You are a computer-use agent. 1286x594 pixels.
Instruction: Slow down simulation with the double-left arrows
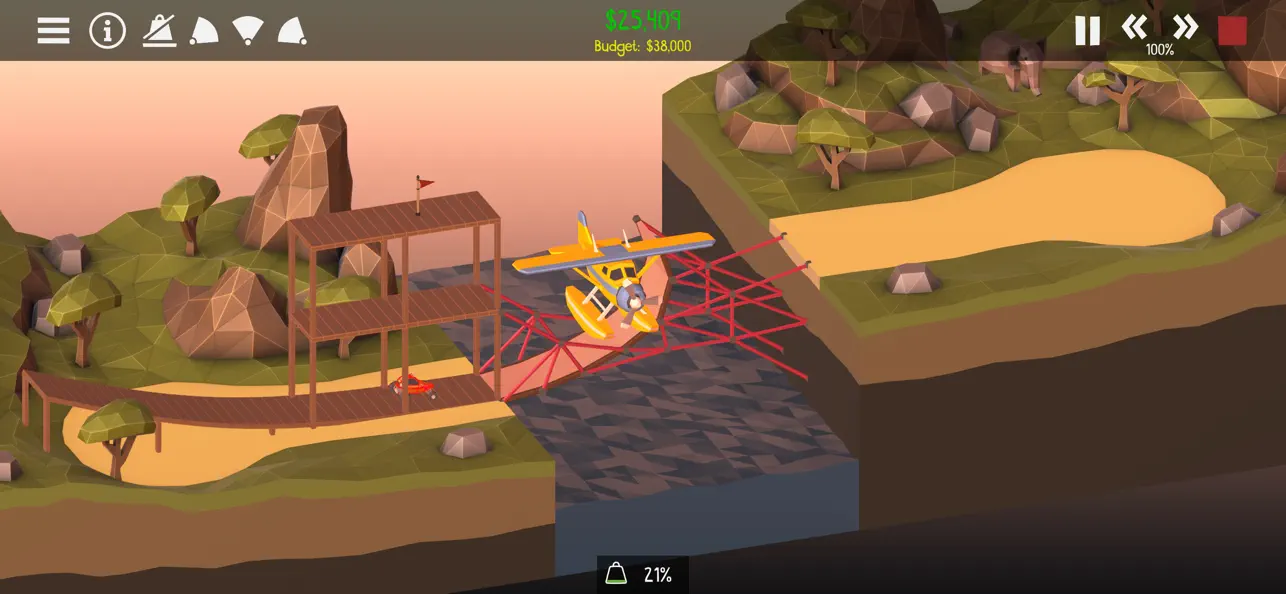coord(1134,27)
